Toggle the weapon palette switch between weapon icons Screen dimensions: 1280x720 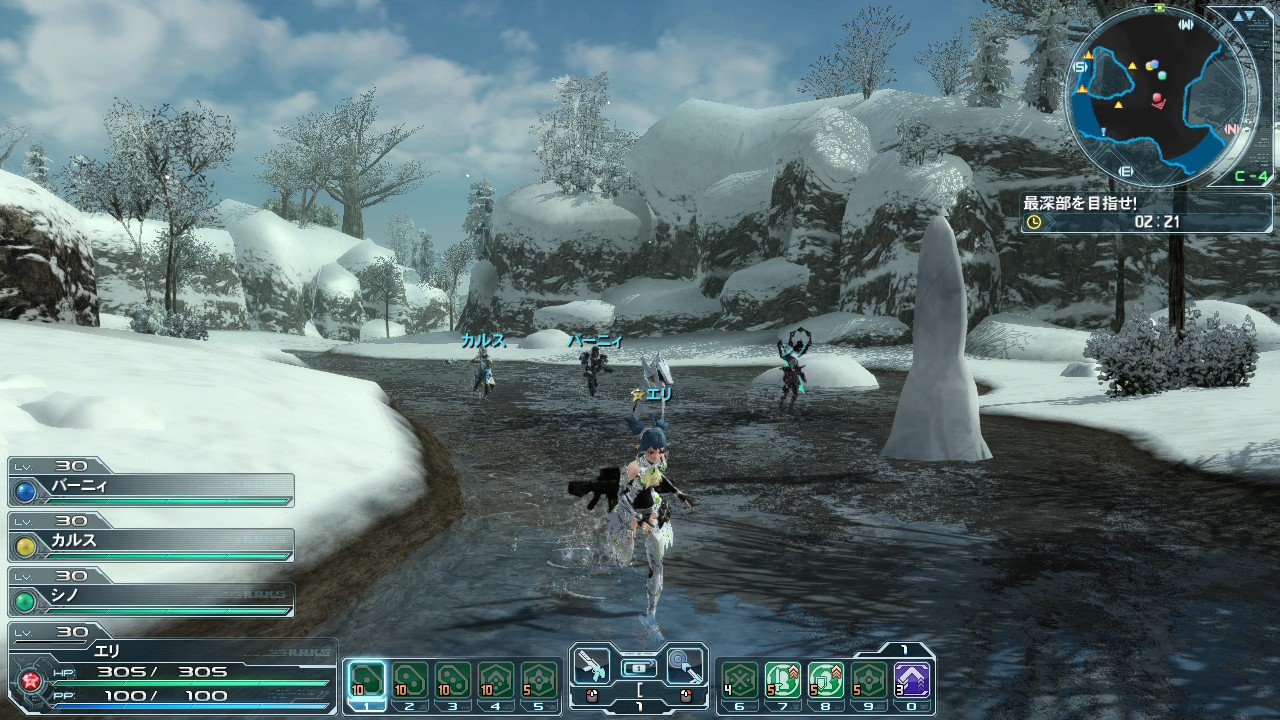coord(639,666)
